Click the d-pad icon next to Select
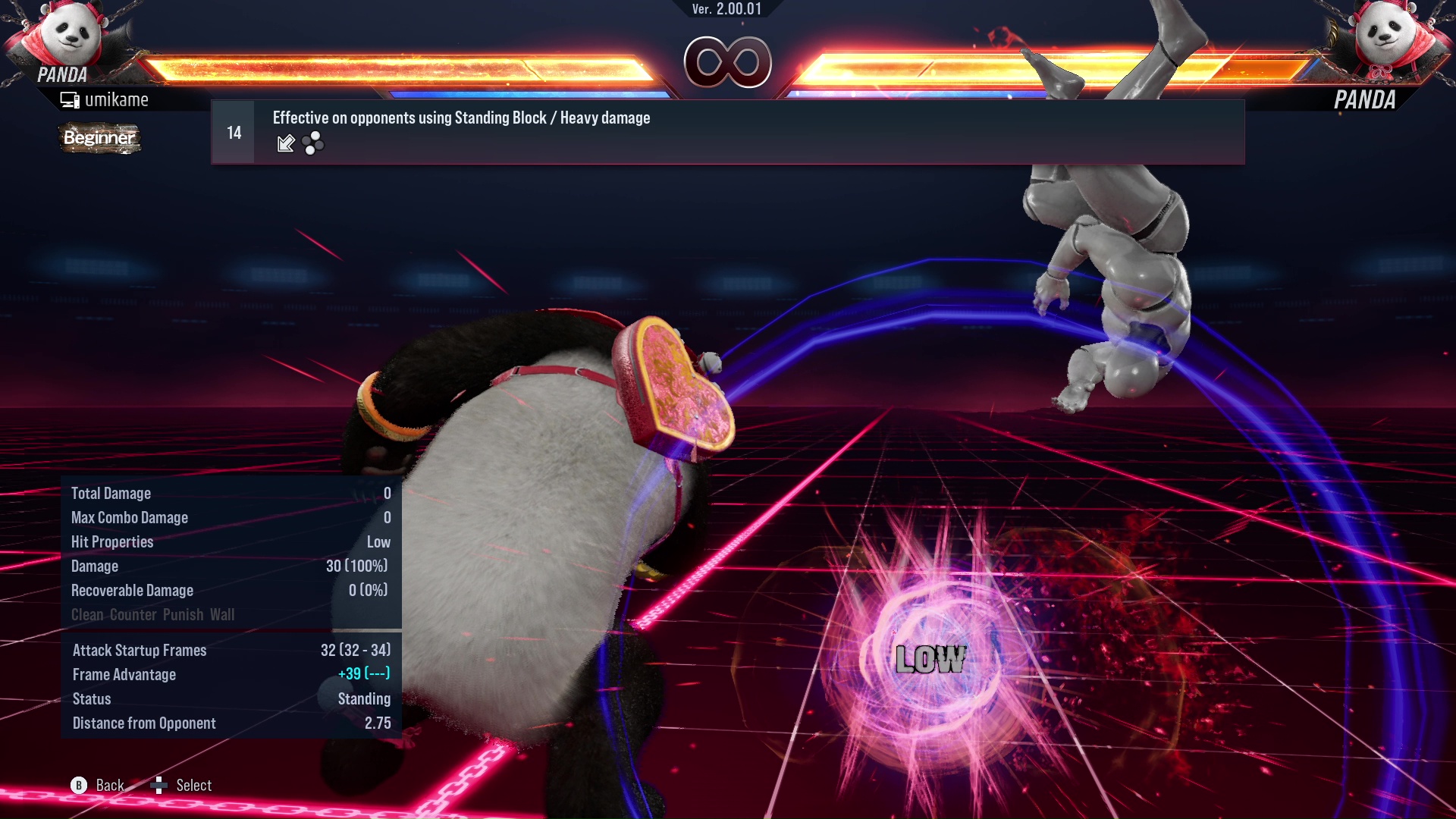1456x819 pixels. click(160, 784)
